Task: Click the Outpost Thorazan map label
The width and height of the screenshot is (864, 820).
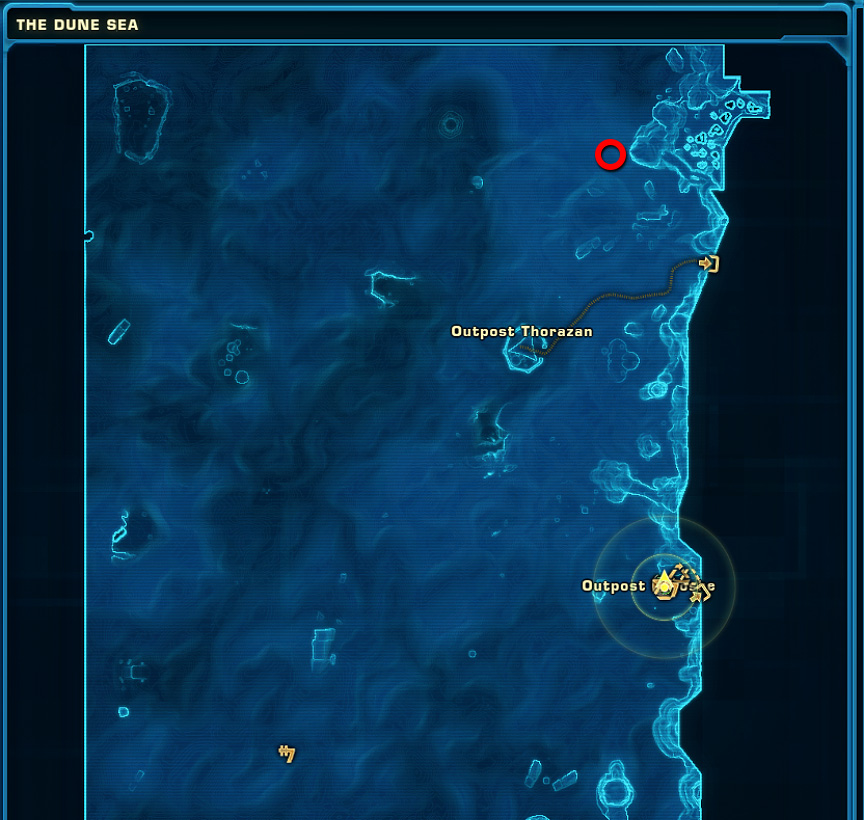Action: pos(521,331)
